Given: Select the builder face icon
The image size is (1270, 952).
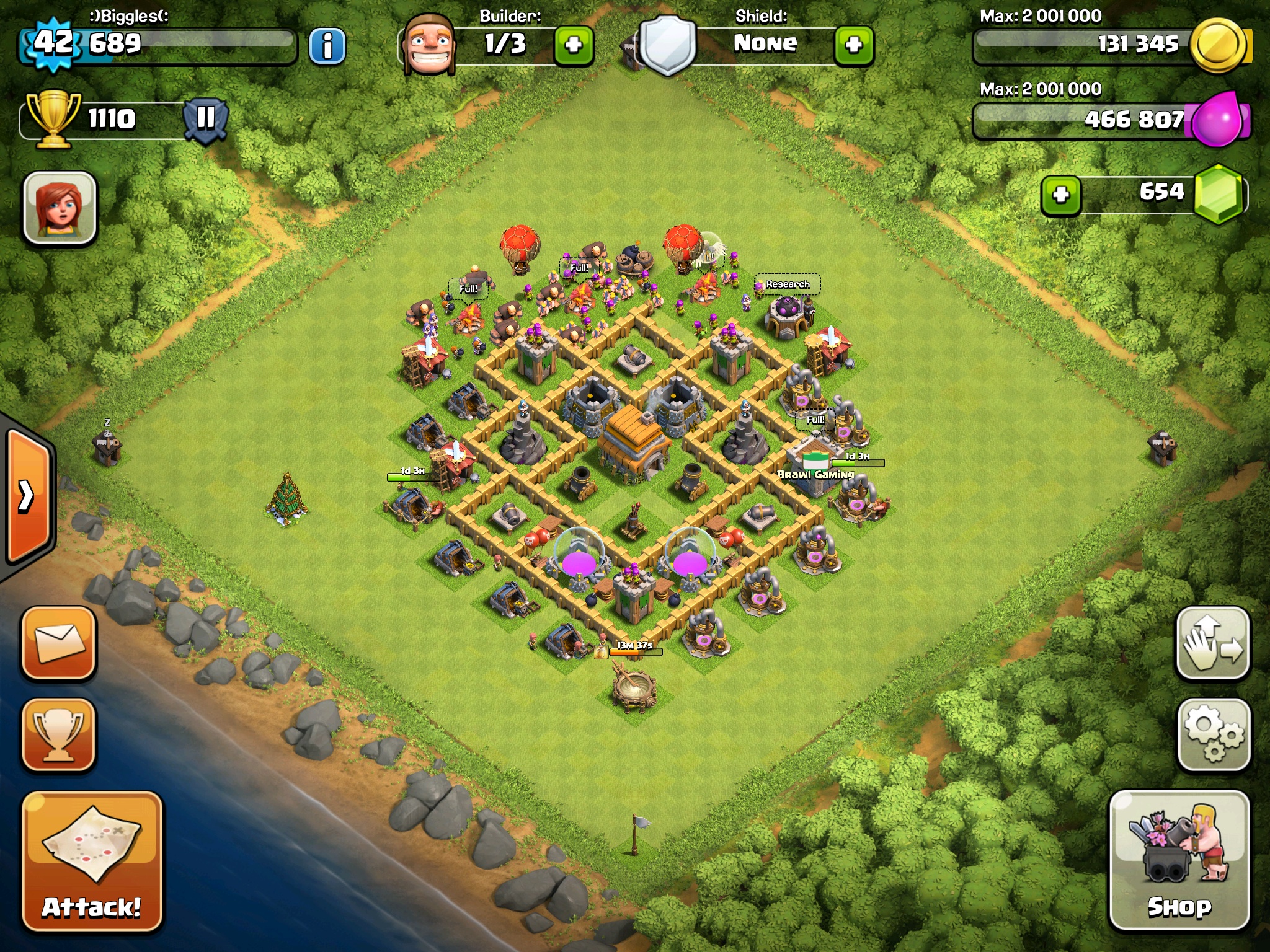Looking at the screenshot, I should point(429,45).
